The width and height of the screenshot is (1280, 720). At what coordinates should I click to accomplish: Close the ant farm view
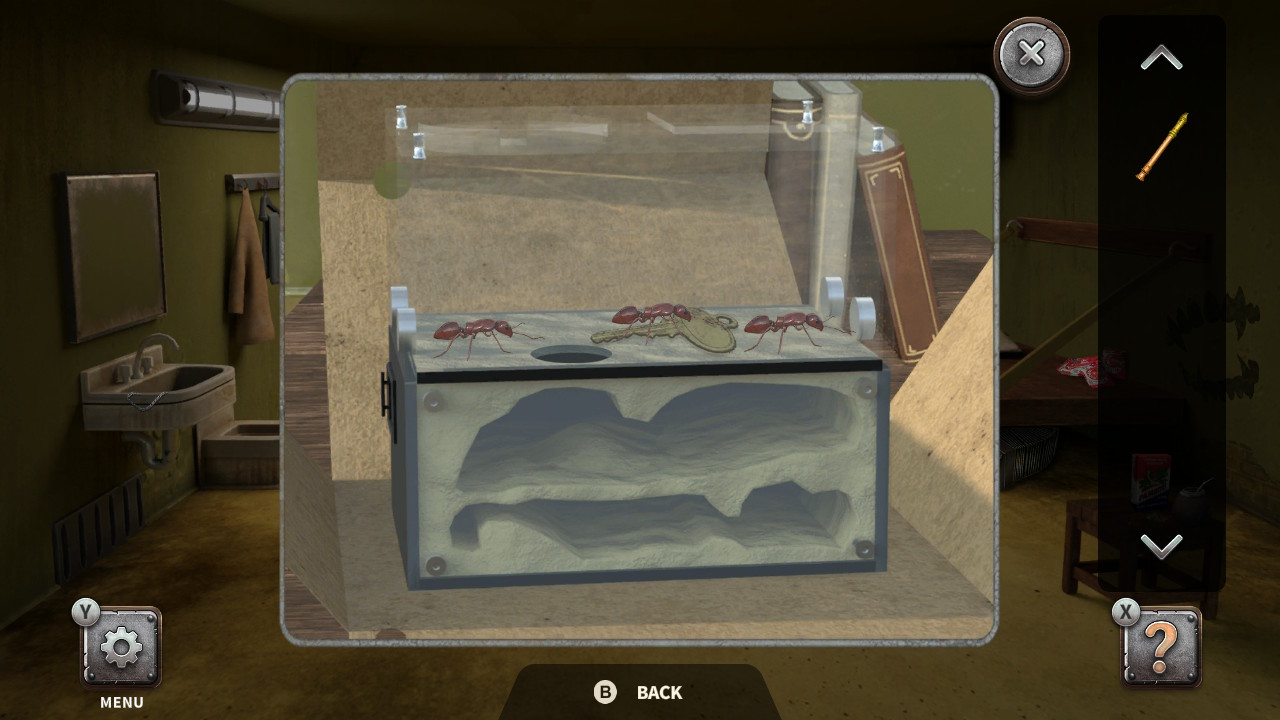coord(1031,55)
